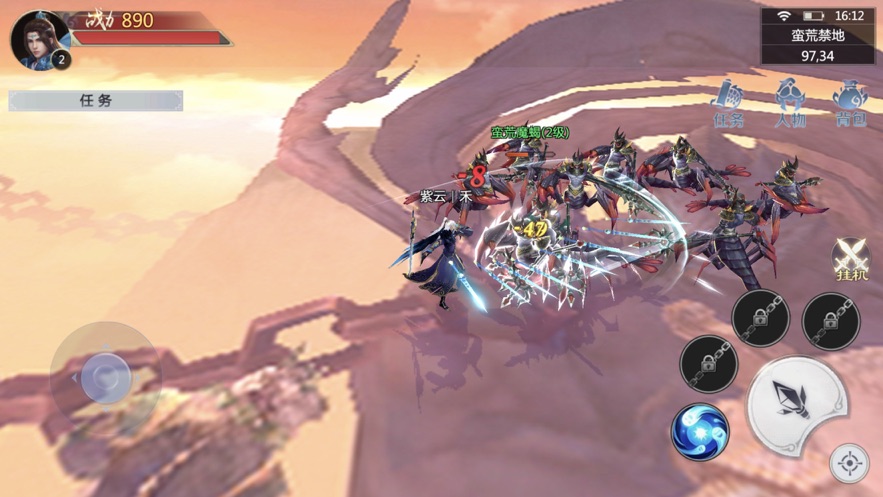Use the main sword attack button
883x497 pixels.
pos(796,405)
